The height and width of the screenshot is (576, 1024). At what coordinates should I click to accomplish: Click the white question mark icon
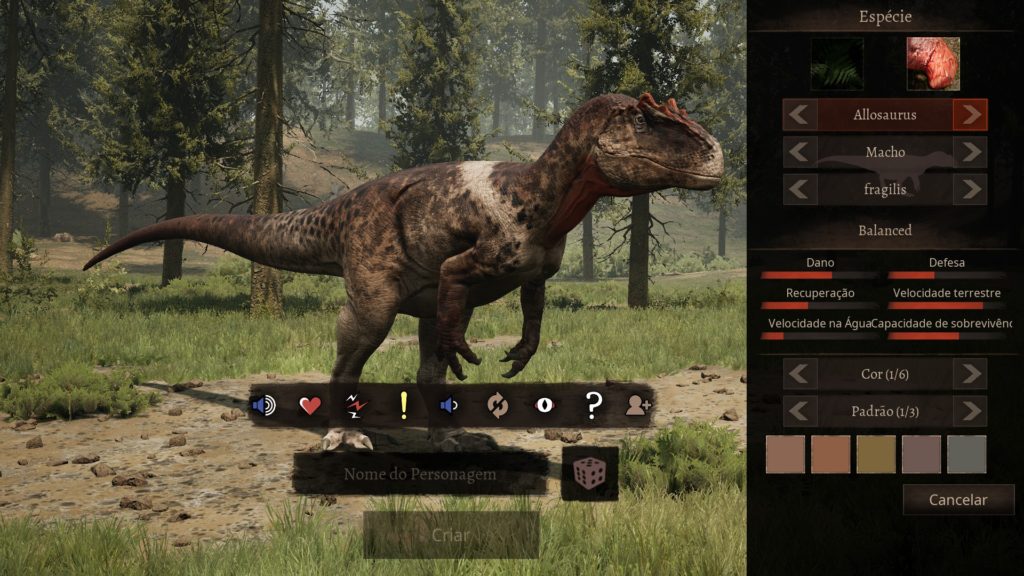tap(593, 405)
